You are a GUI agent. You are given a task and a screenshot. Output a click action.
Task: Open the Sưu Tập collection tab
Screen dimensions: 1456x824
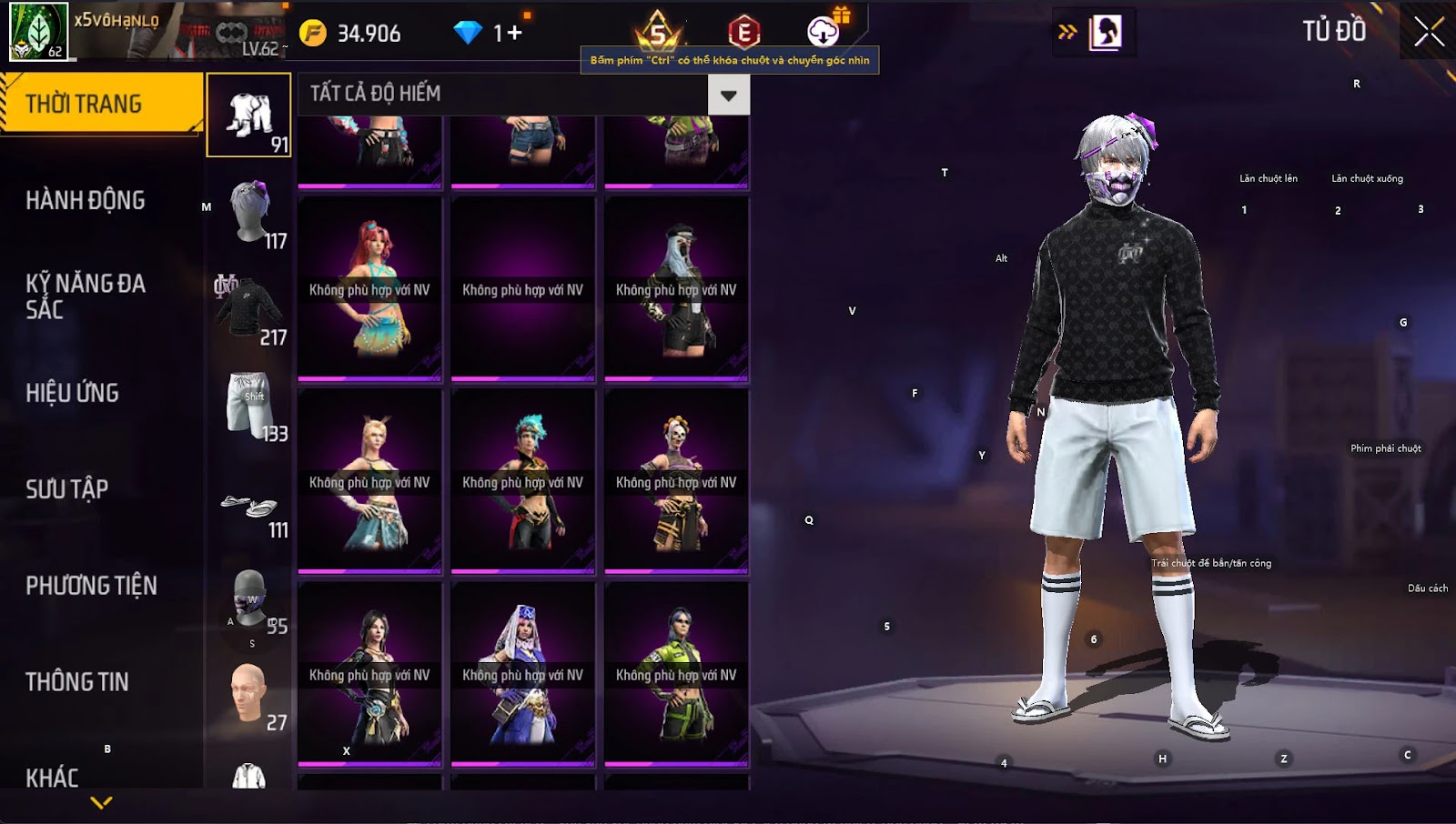(67, 489)
